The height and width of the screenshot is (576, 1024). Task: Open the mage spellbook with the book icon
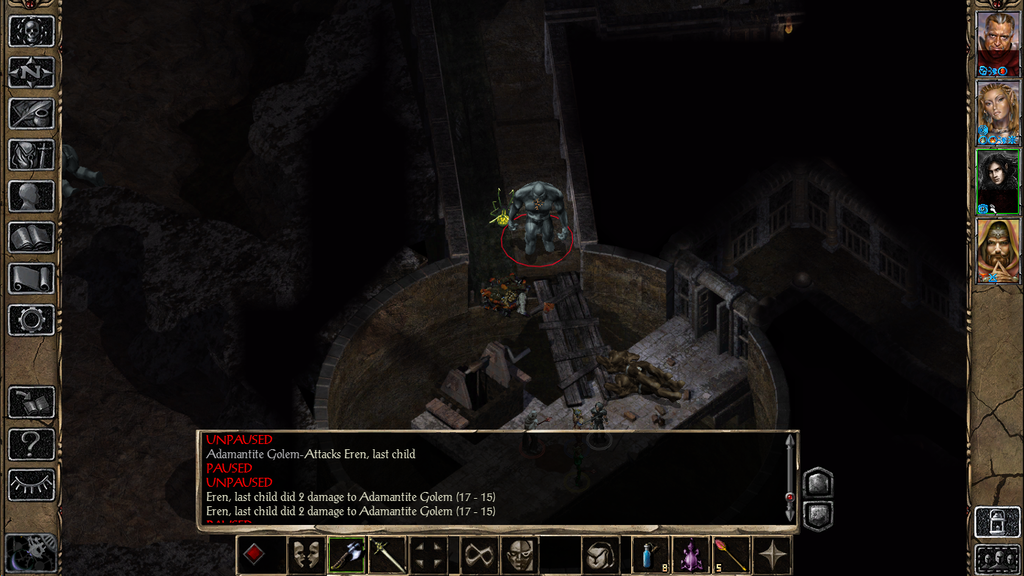tap(31, 237)
